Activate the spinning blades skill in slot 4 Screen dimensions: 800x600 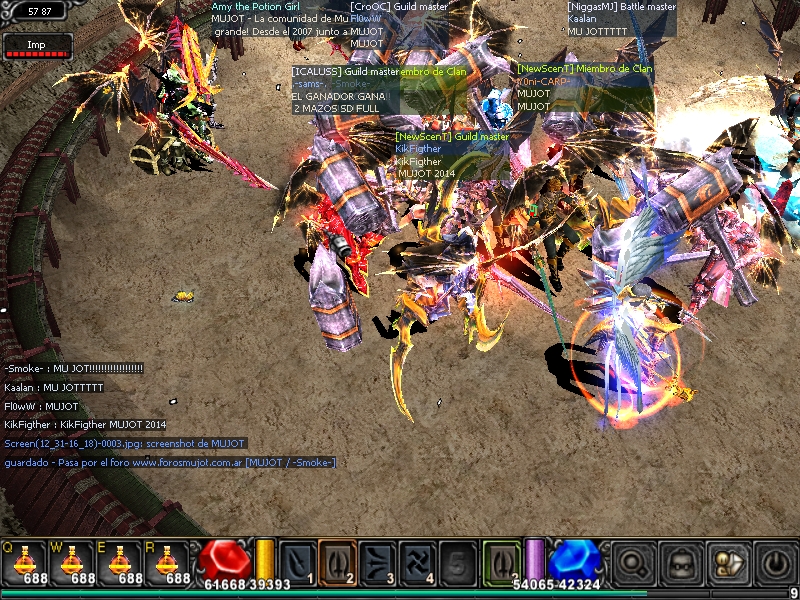coord(417,561)
